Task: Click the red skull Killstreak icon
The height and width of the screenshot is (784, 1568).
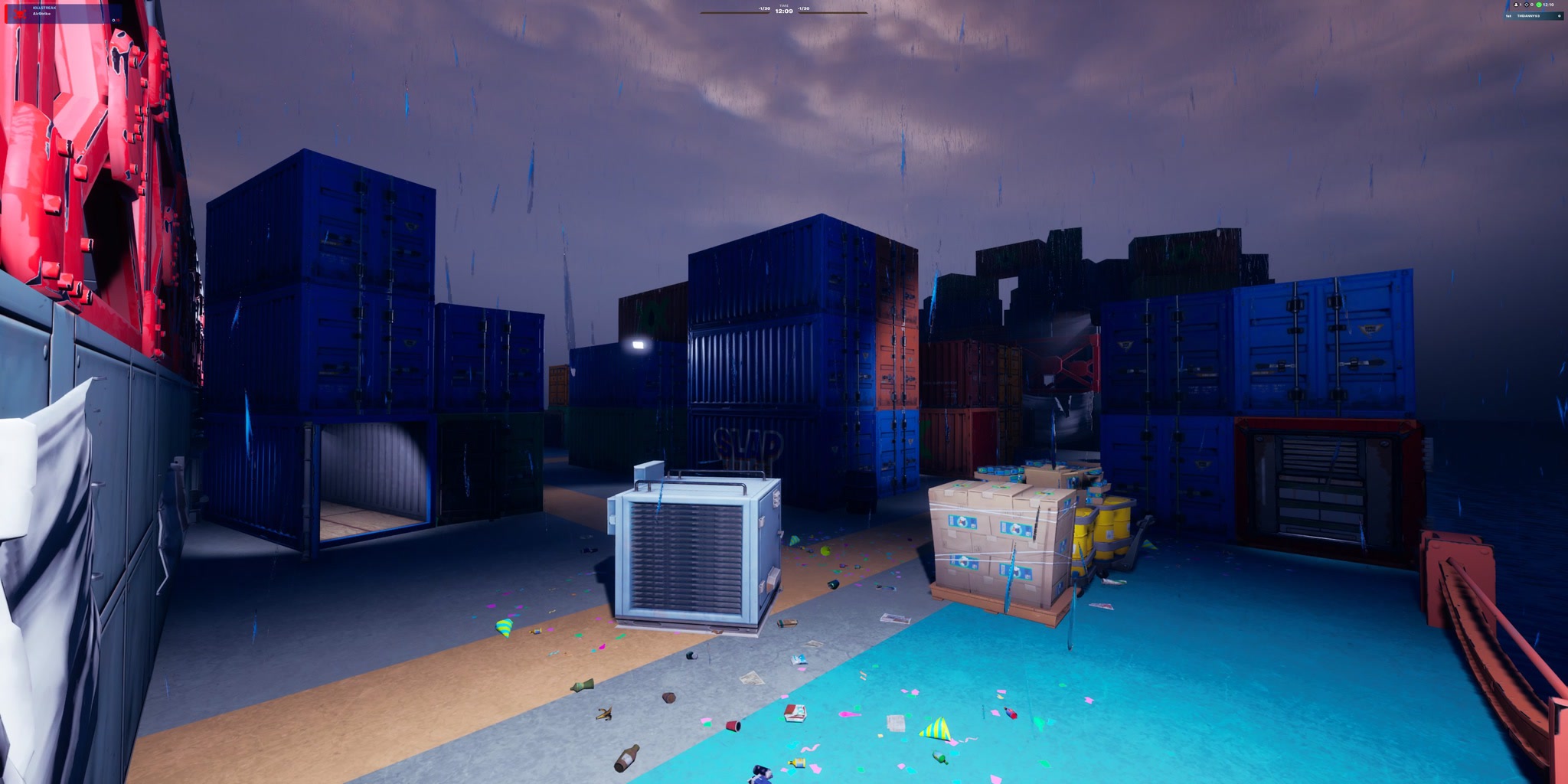Action: coord(20,14)
